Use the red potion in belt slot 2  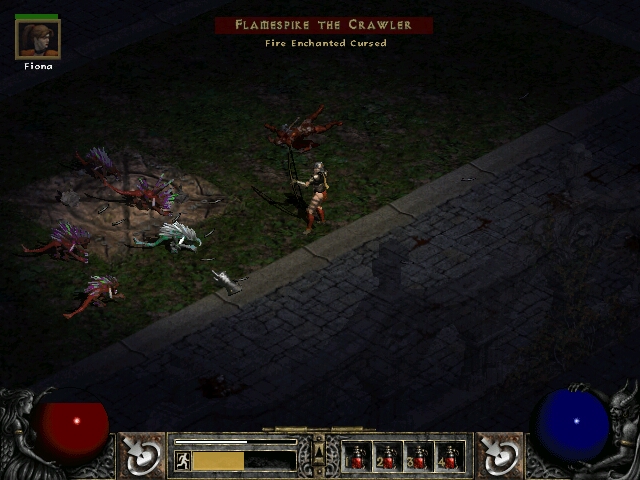click(x=388, y=457)
